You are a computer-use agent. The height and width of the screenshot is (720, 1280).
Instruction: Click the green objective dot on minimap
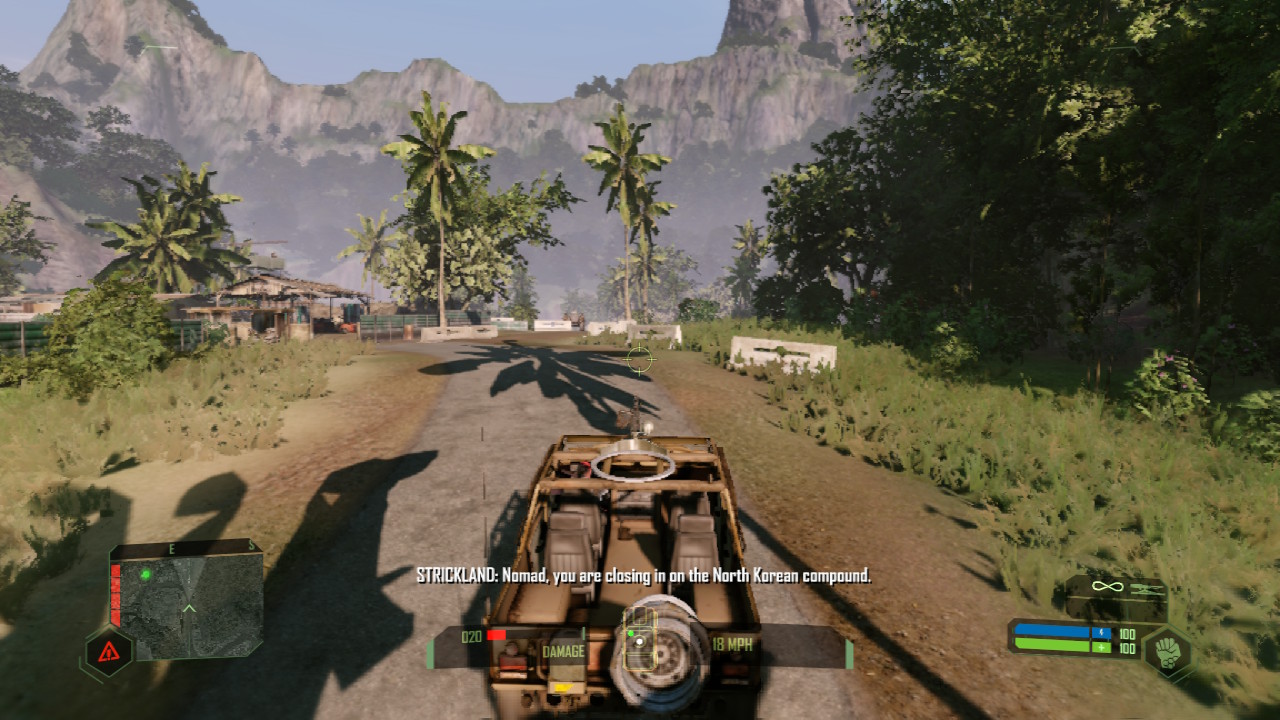point(145,574)
